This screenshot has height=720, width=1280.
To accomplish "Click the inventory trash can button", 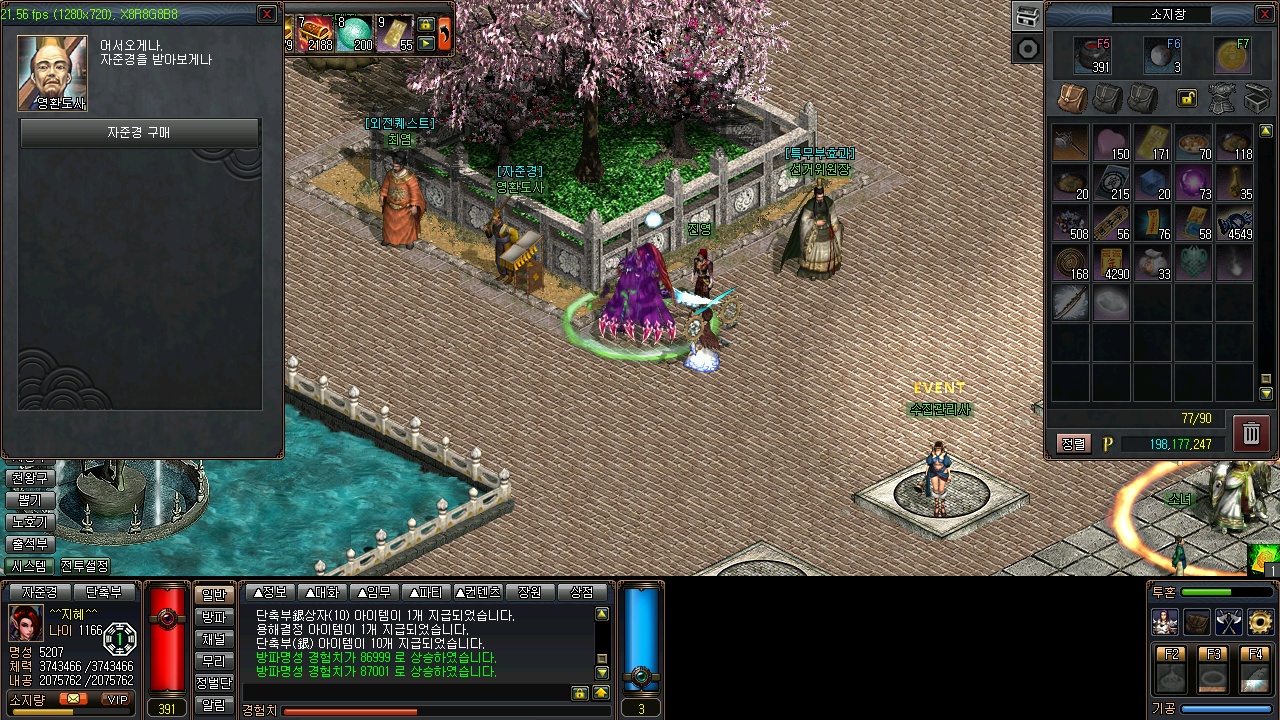I will [1251, 433].
